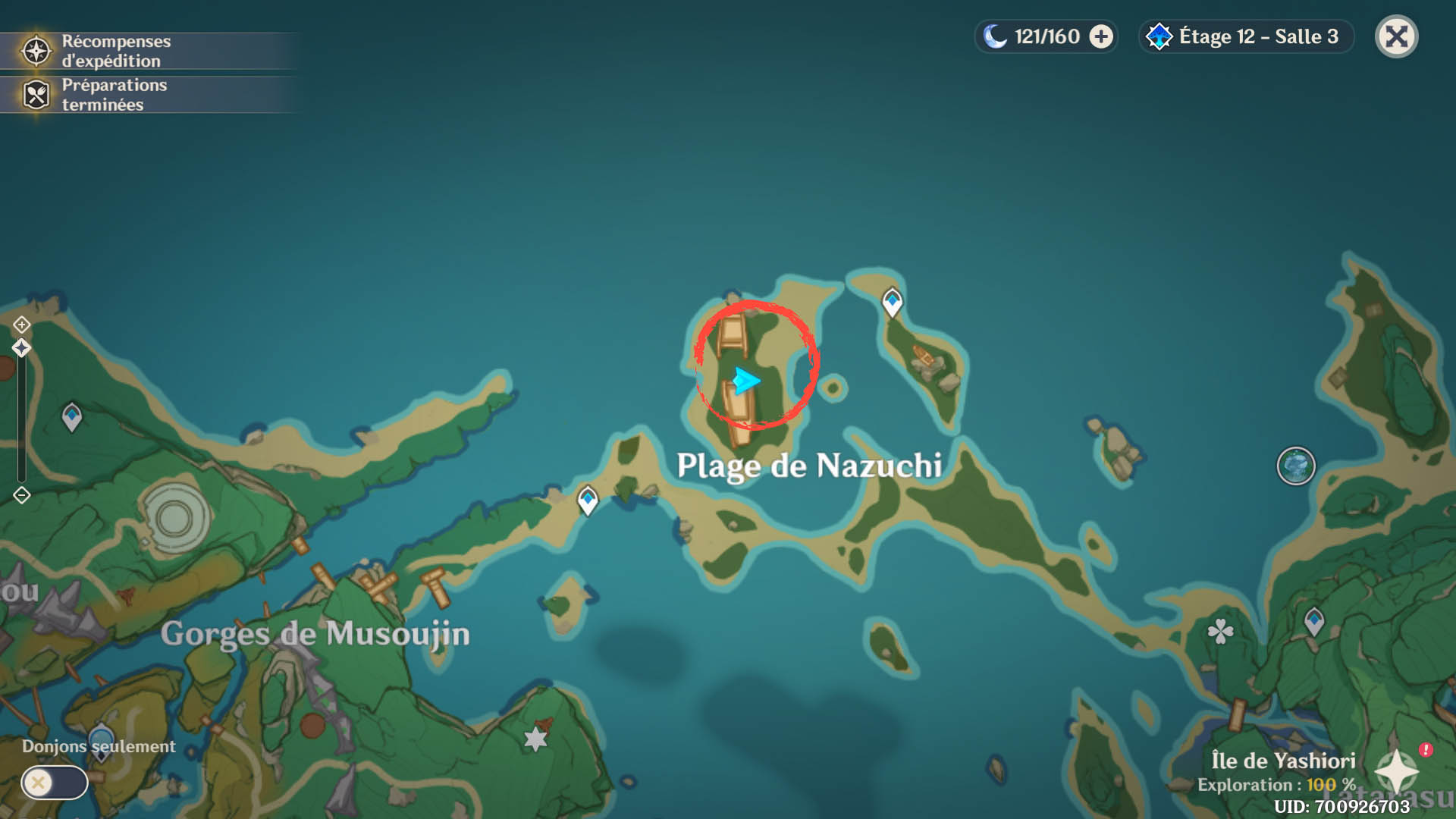Viewport: 1456px width, 819px height.
Task: Zoom out with the map's minus button
Action: (21, 495)
